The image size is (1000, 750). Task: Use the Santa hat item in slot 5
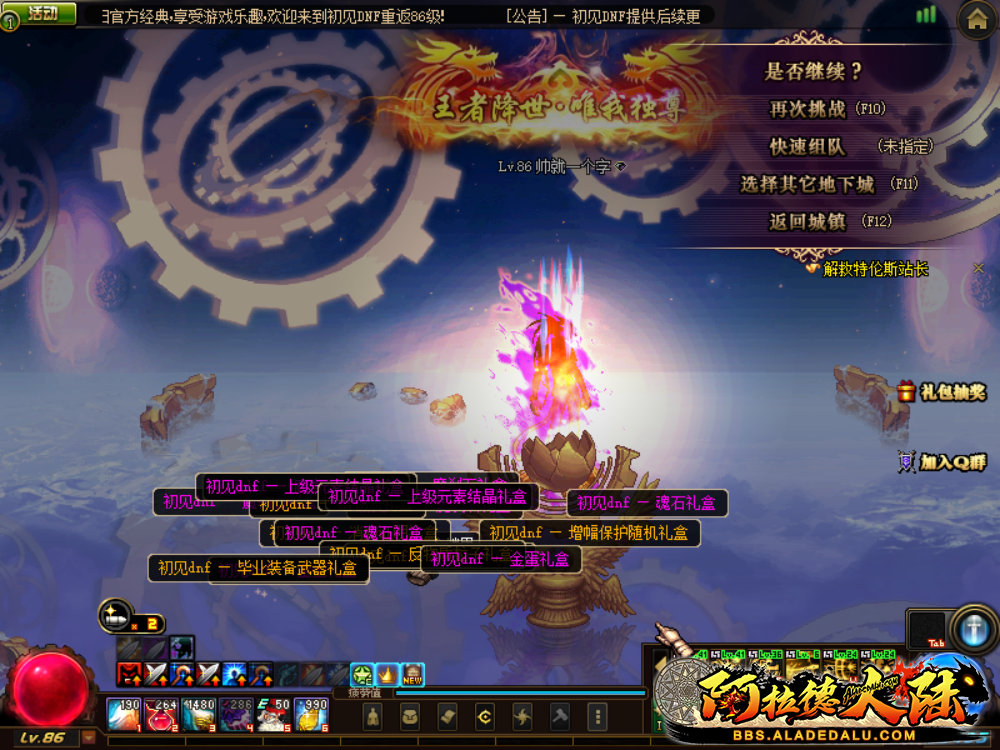(273, 714)
